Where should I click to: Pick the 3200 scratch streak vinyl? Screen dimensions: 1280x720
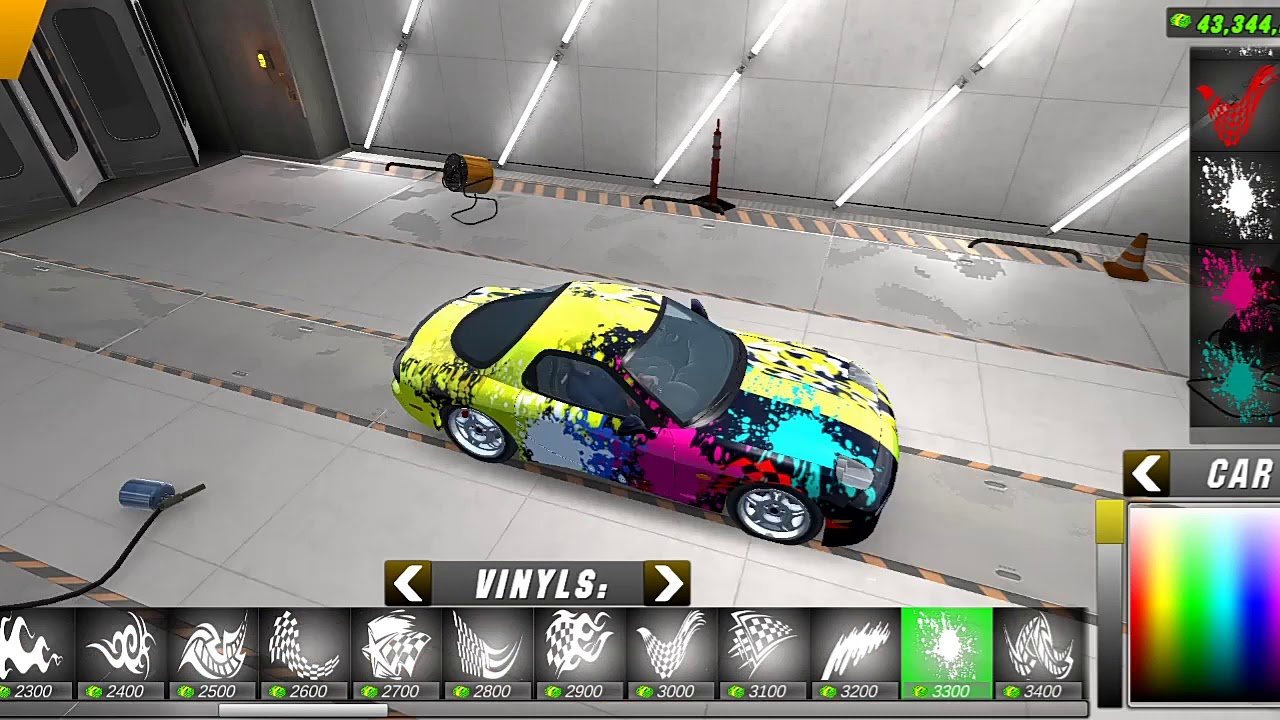855,647
